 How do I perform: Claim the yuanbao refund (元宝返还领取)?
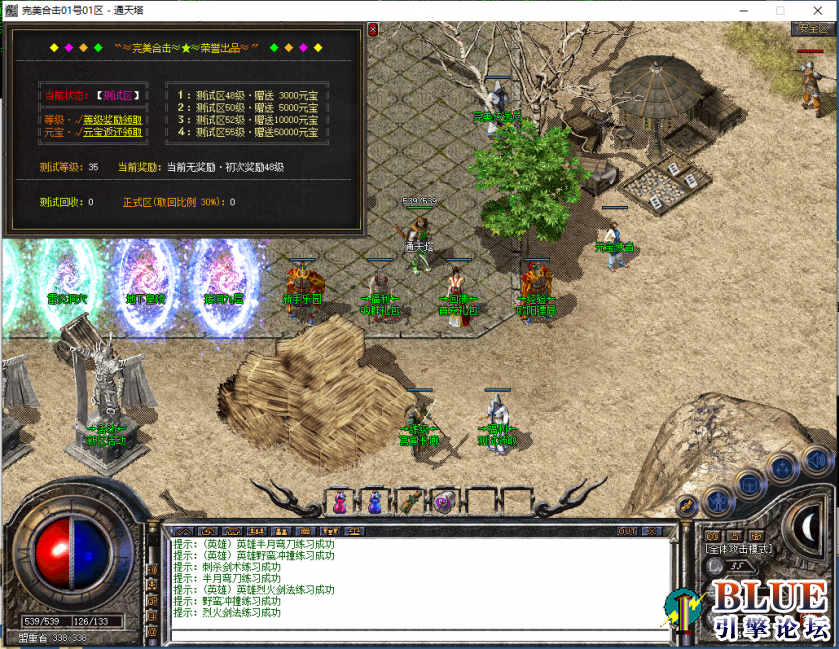click(100, 131)
